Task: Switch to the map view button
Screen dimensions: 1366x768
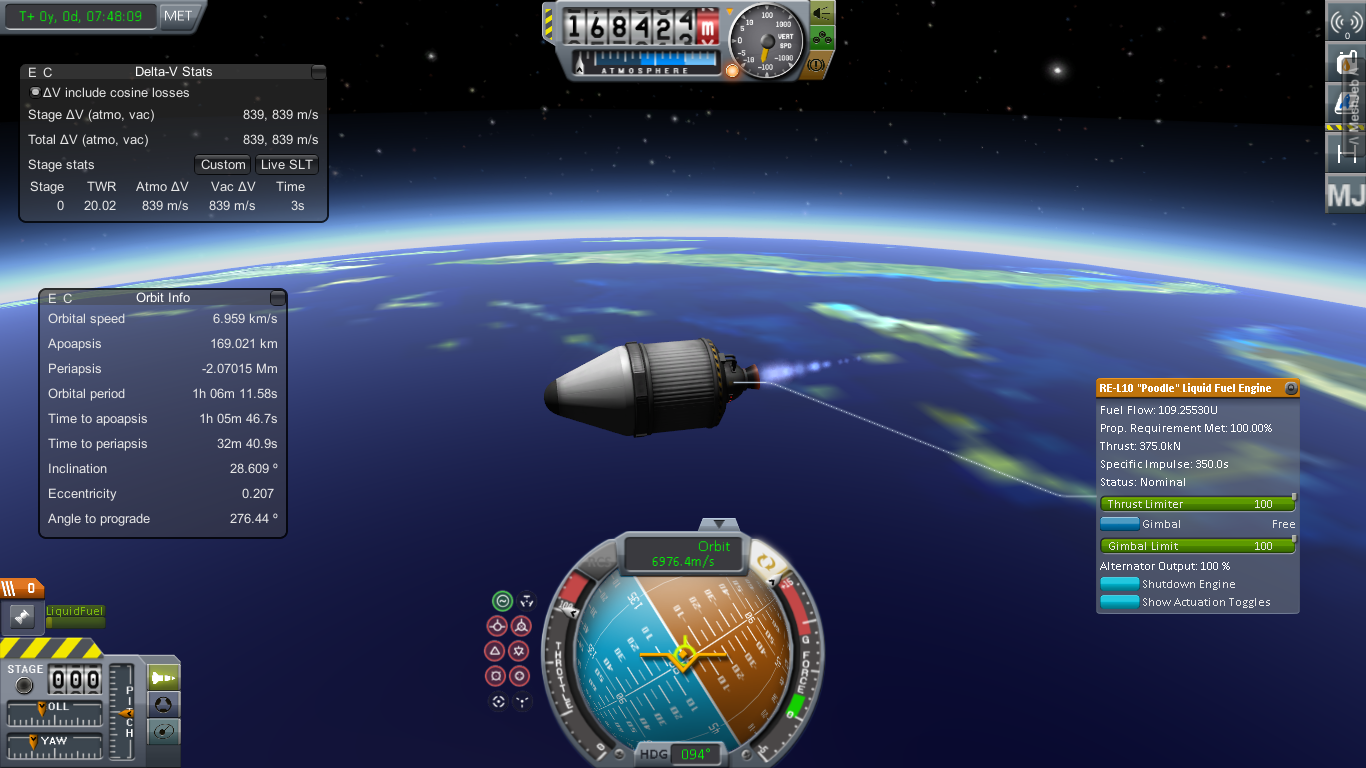Action: click(x=164, y=732)
